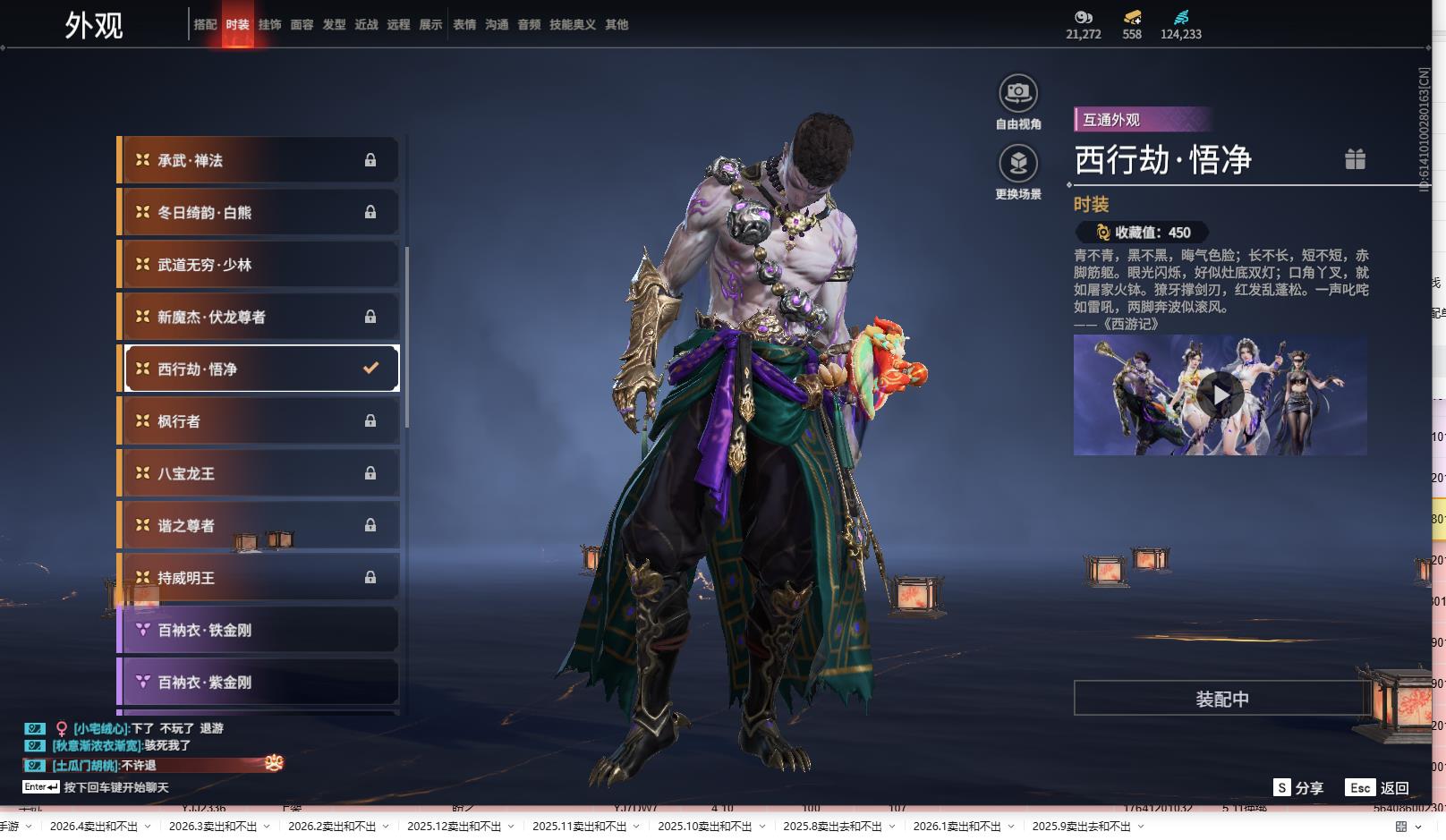Click the 持威明王 outfit row
This screenshot has height=840, width=1446.
tap(259, 578)
